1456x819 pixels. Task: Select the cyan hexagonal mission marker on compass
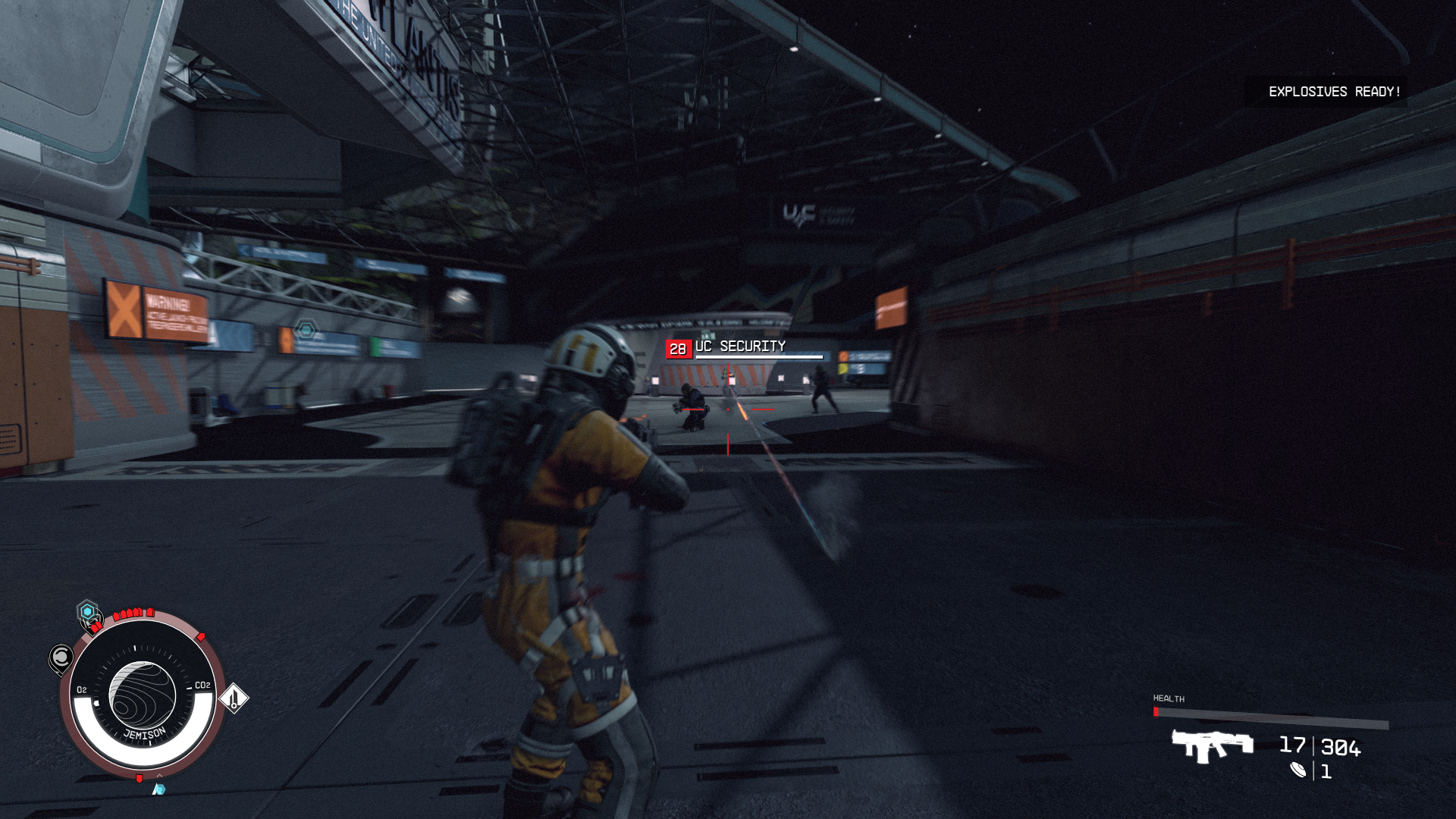pos(86,611)
